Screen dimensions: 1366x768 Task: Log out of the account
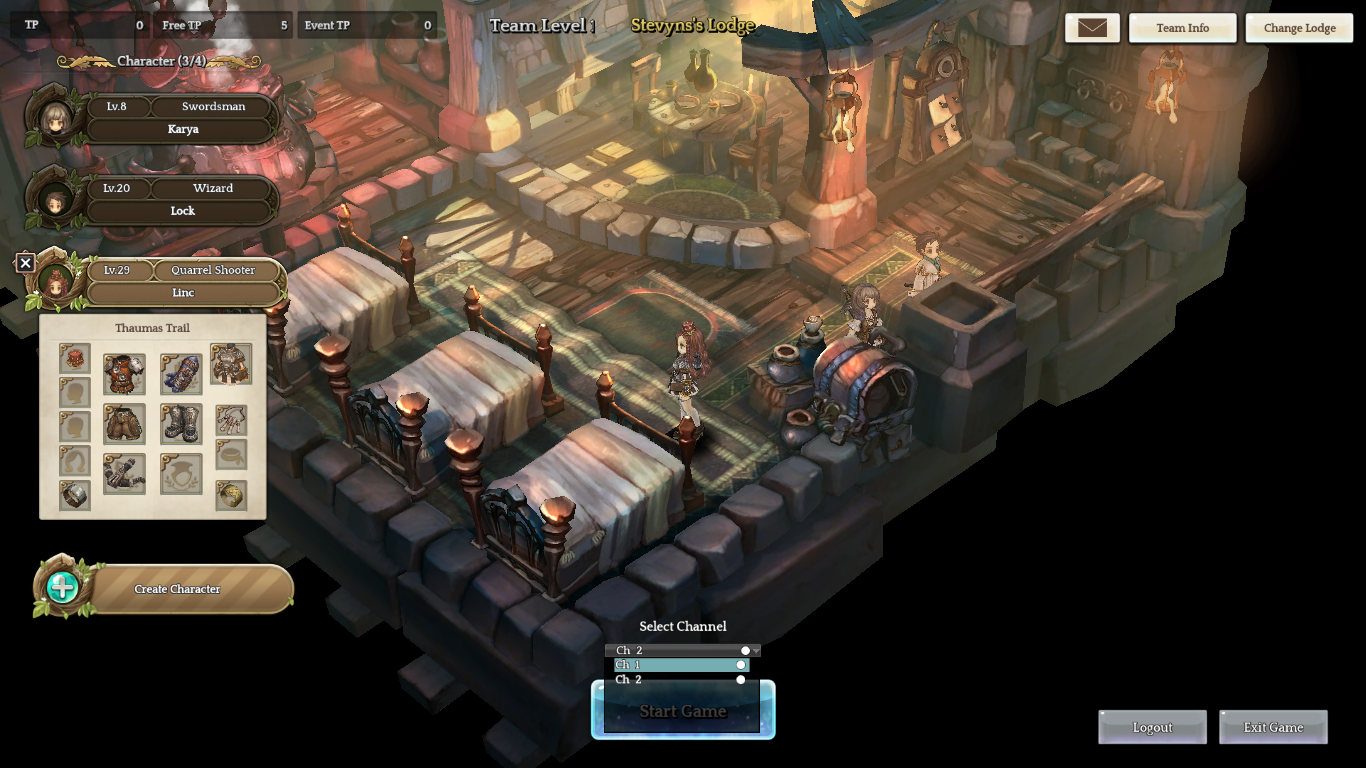(x=1152, y=727)
